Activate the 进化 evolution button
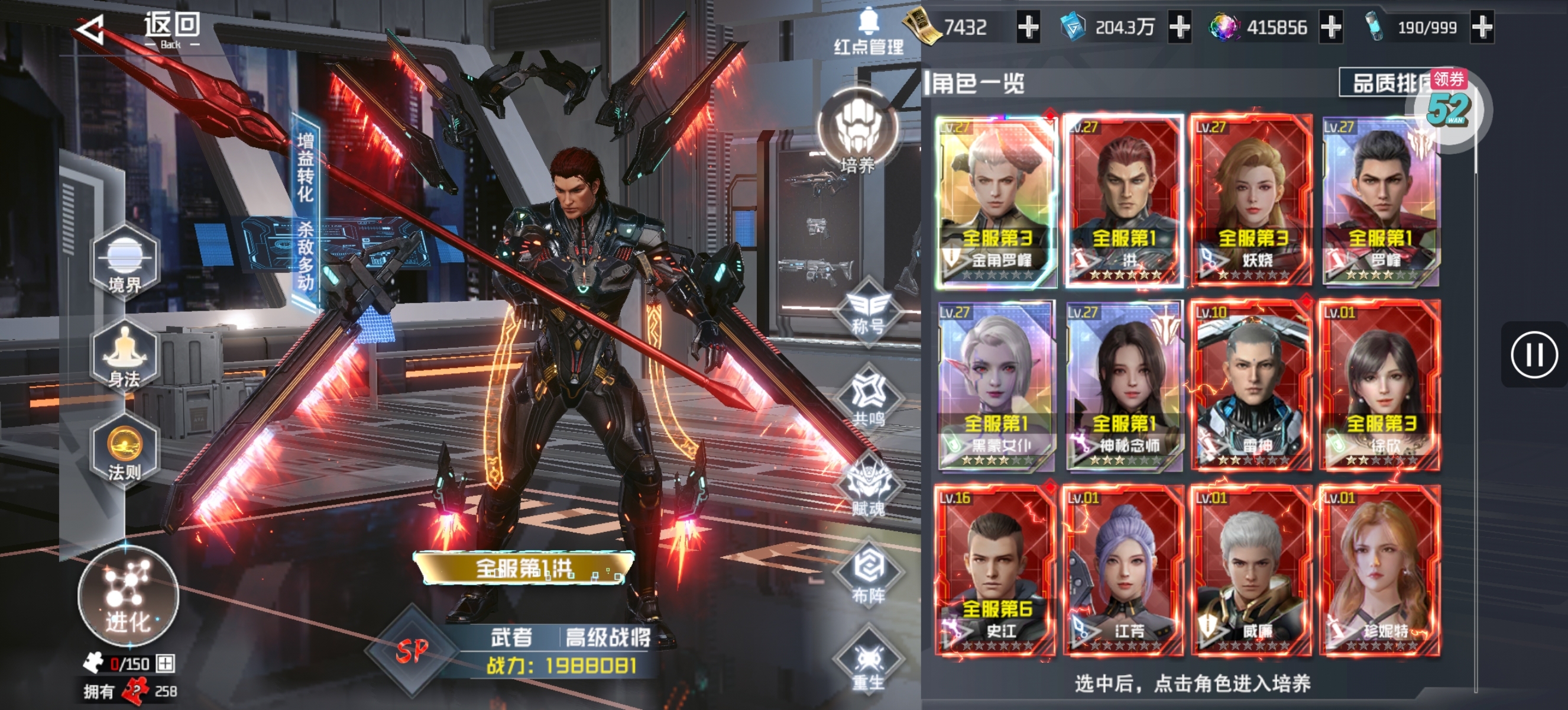Viewport: 1568px width, 710px height. tap(128, 597)
